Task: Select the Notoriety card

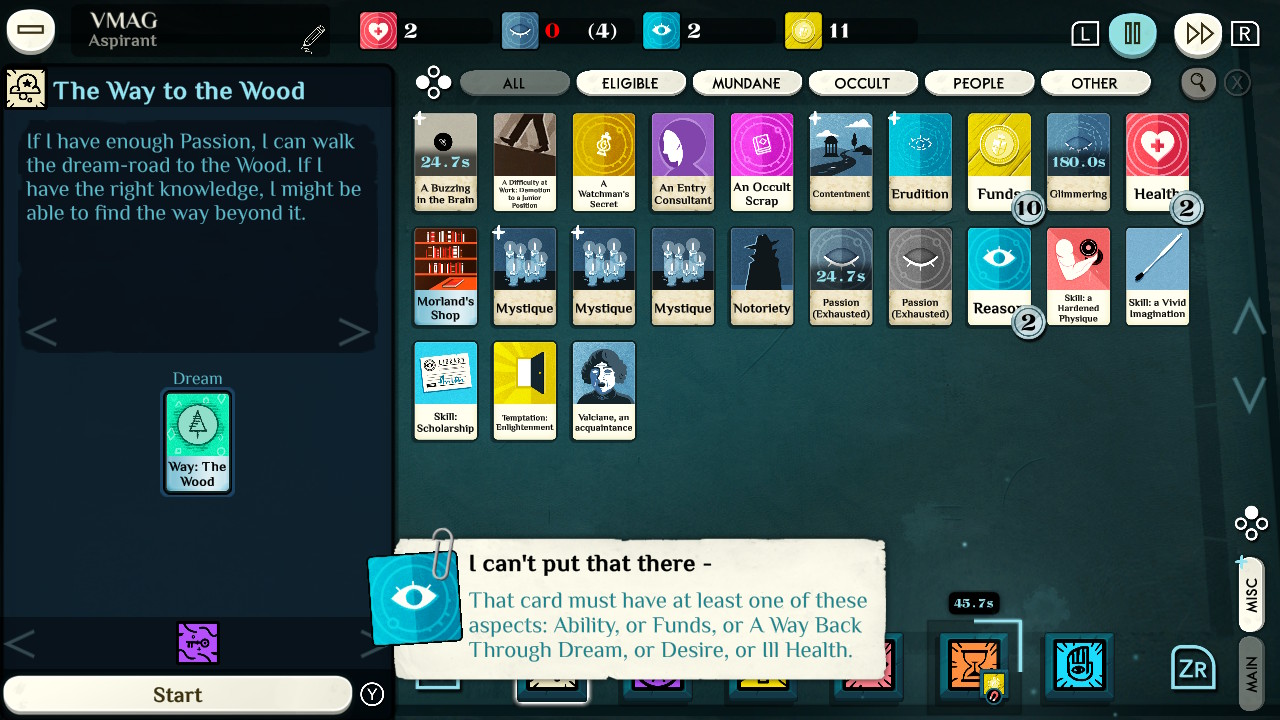Action: click(x=762, y=276)
